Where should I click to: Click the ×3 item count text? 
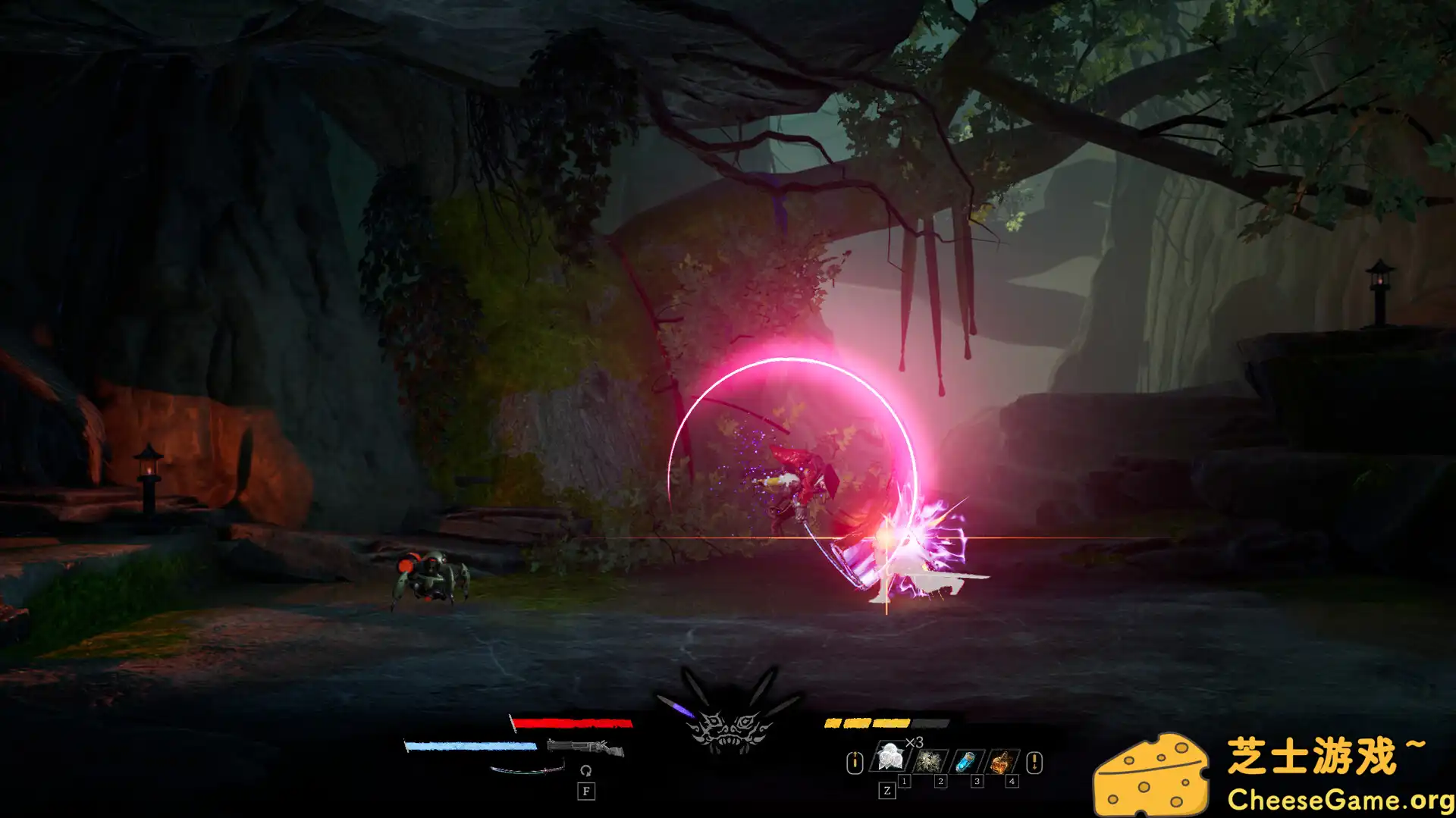click(x=915, y=742)
